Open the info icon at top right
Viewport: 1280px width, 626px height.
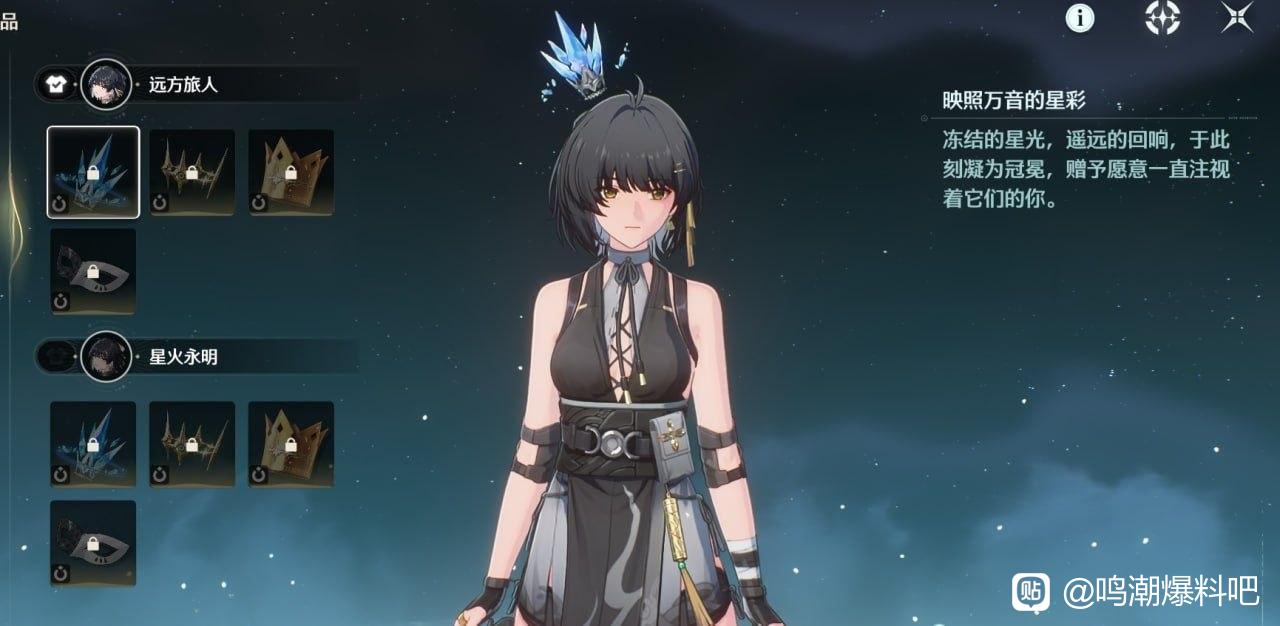point(1080,17)
